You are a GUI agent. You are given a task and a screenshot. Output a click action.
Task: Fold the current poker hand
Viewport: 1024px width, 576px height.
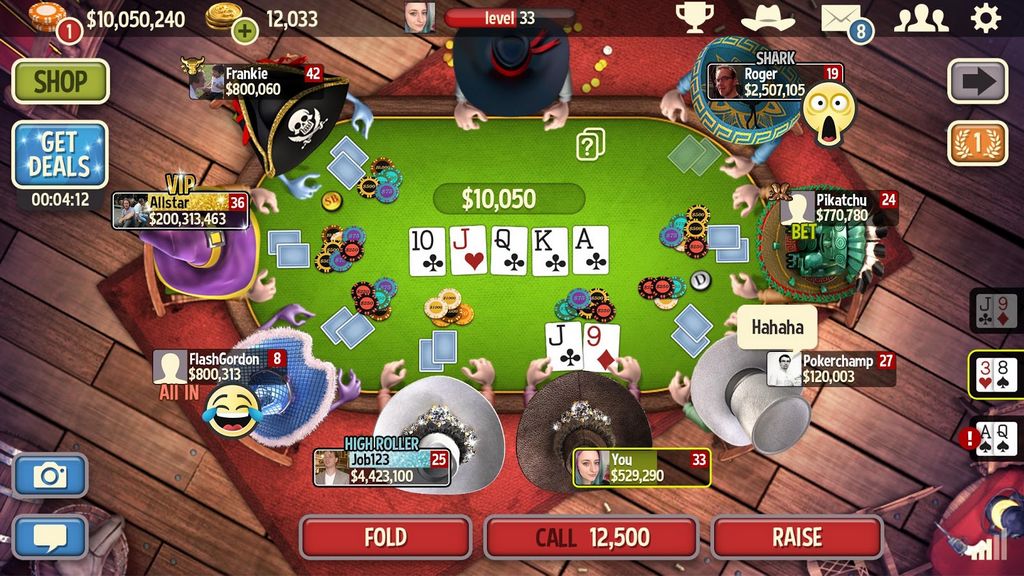tap(385, 537)
